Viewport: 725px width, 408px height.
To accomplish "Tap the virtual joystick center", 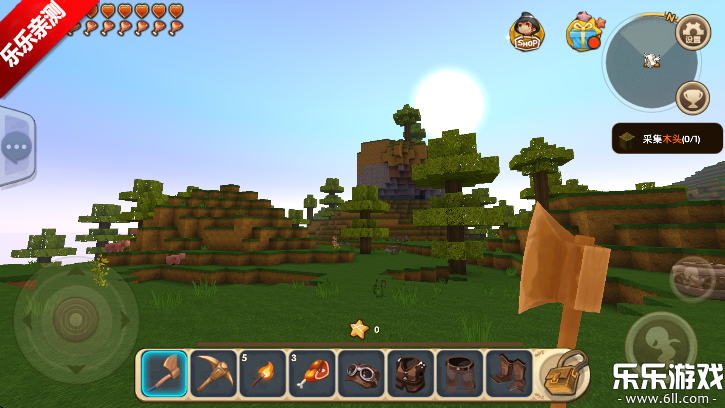I will coord(75,321).
